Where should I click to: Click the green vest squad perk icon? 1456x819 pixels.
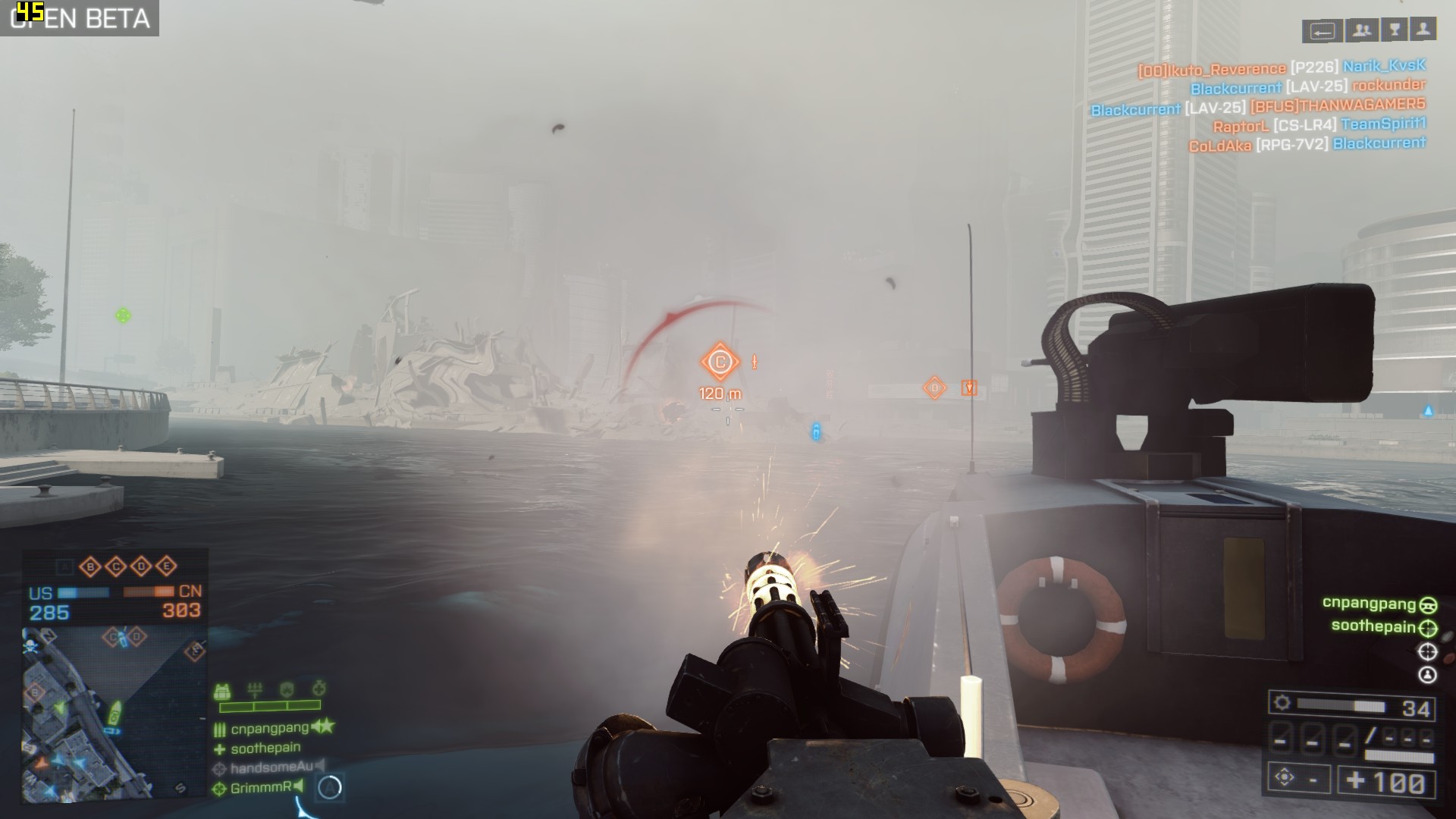coord(222,691)
